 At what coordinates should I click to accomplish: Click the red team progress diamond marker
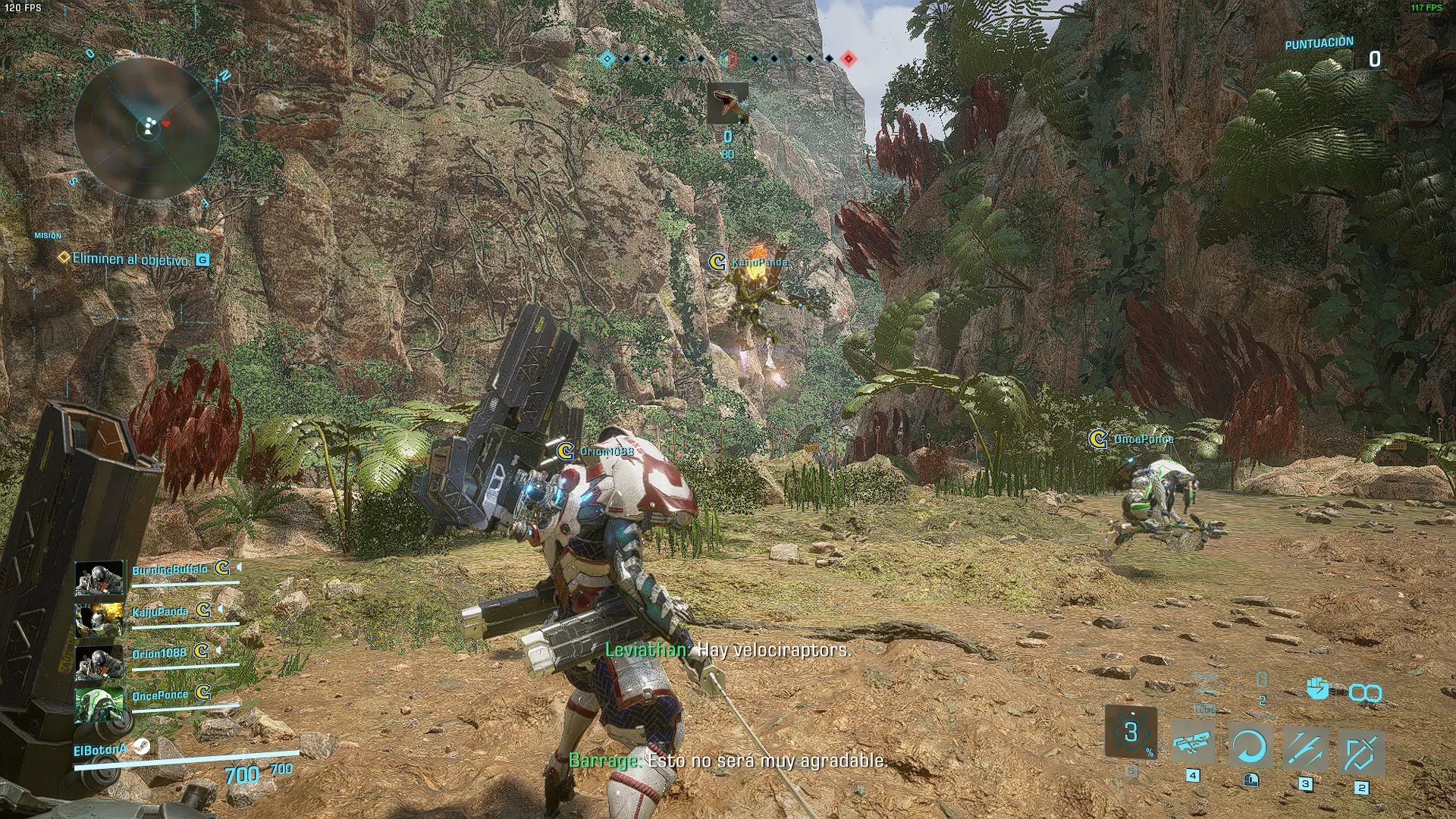coord(849,58)
